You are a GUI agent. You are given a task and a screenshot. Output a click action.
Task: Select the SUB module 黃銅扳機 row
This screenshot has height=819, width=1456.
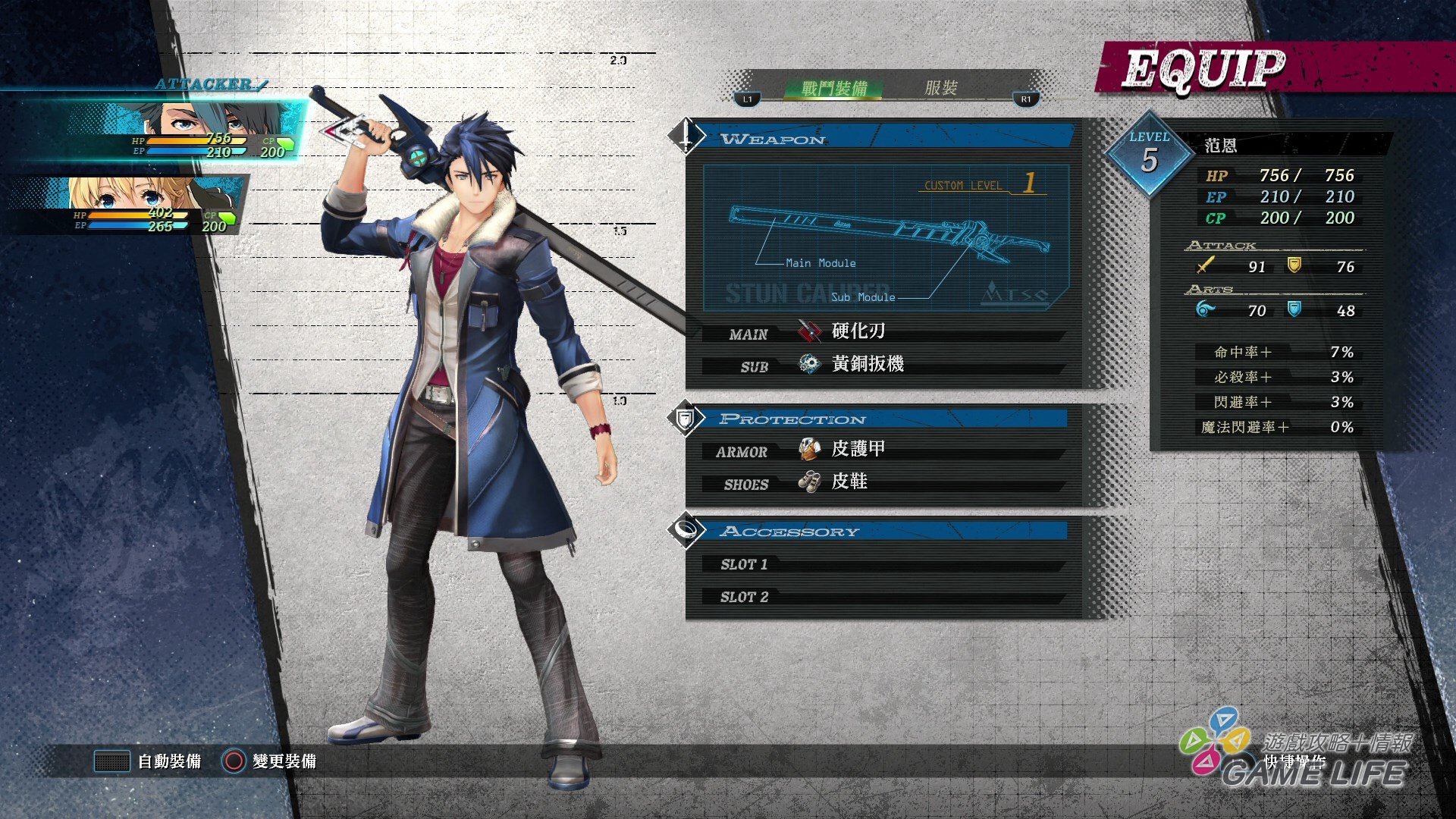click(x=883, y=365)
